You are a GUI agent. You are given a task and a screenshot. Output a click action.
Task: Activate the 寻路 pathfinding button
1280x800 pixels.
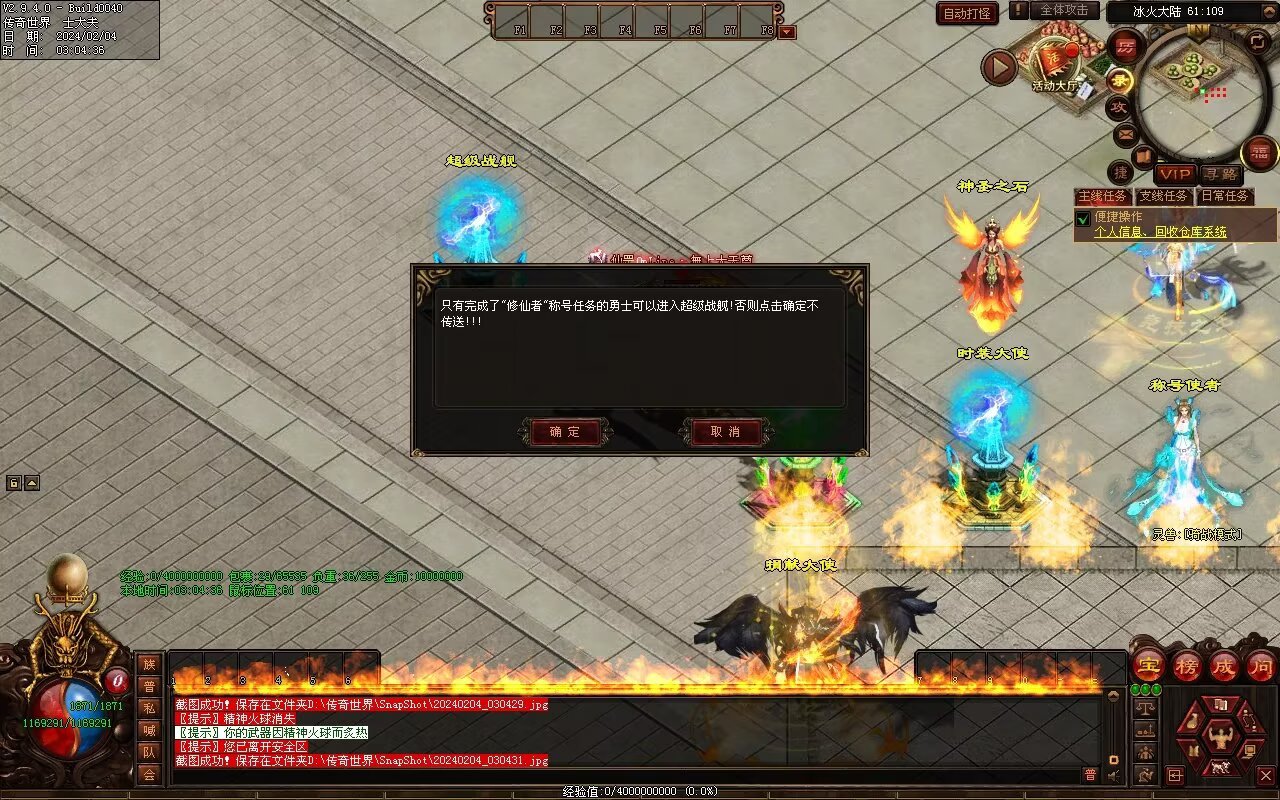tap(1219, 175)
